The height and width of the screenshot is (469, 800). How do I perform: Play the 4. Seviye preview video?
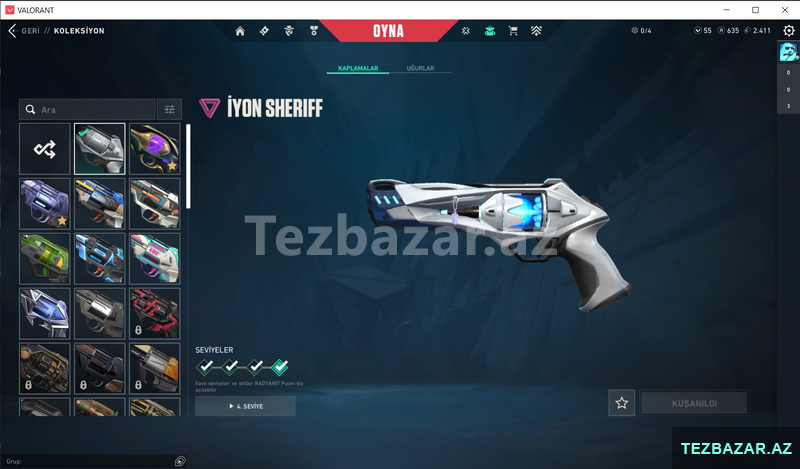click(x=245, y=406)
